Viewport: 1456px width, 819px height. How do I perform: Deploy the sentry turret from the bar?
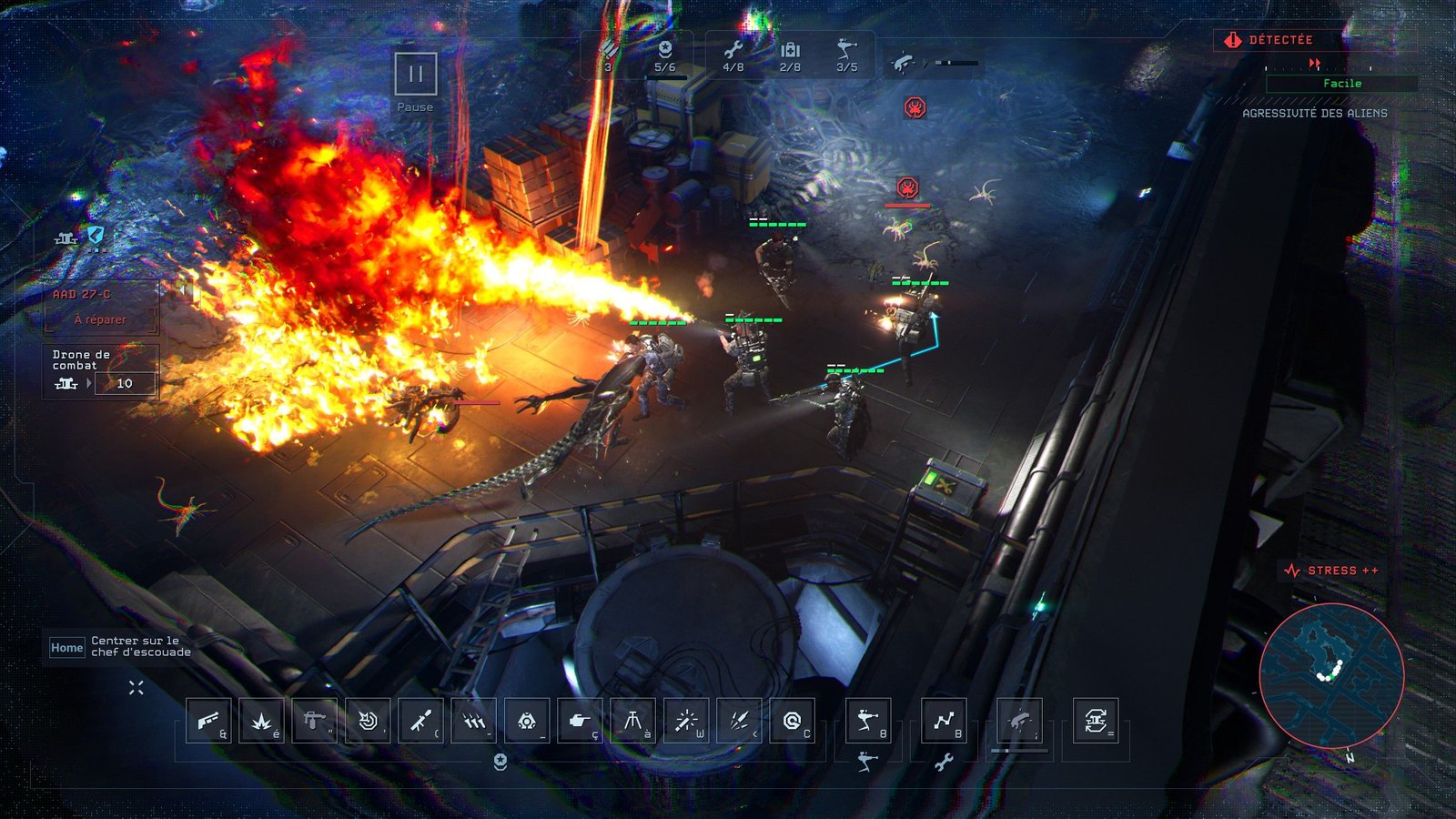point(867,721)
